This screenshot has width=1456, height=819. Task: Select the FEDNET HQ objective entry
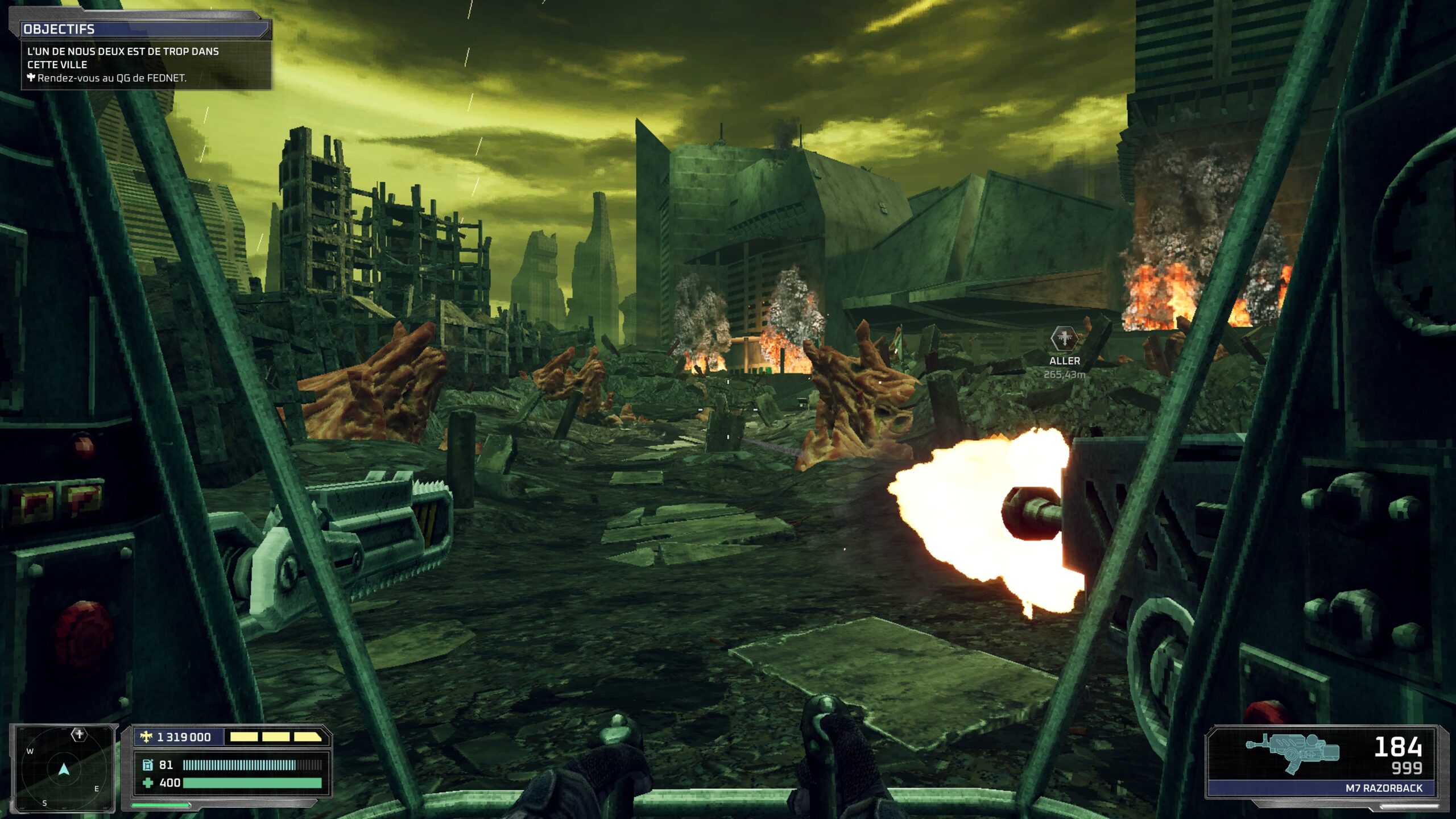[111, 78]
